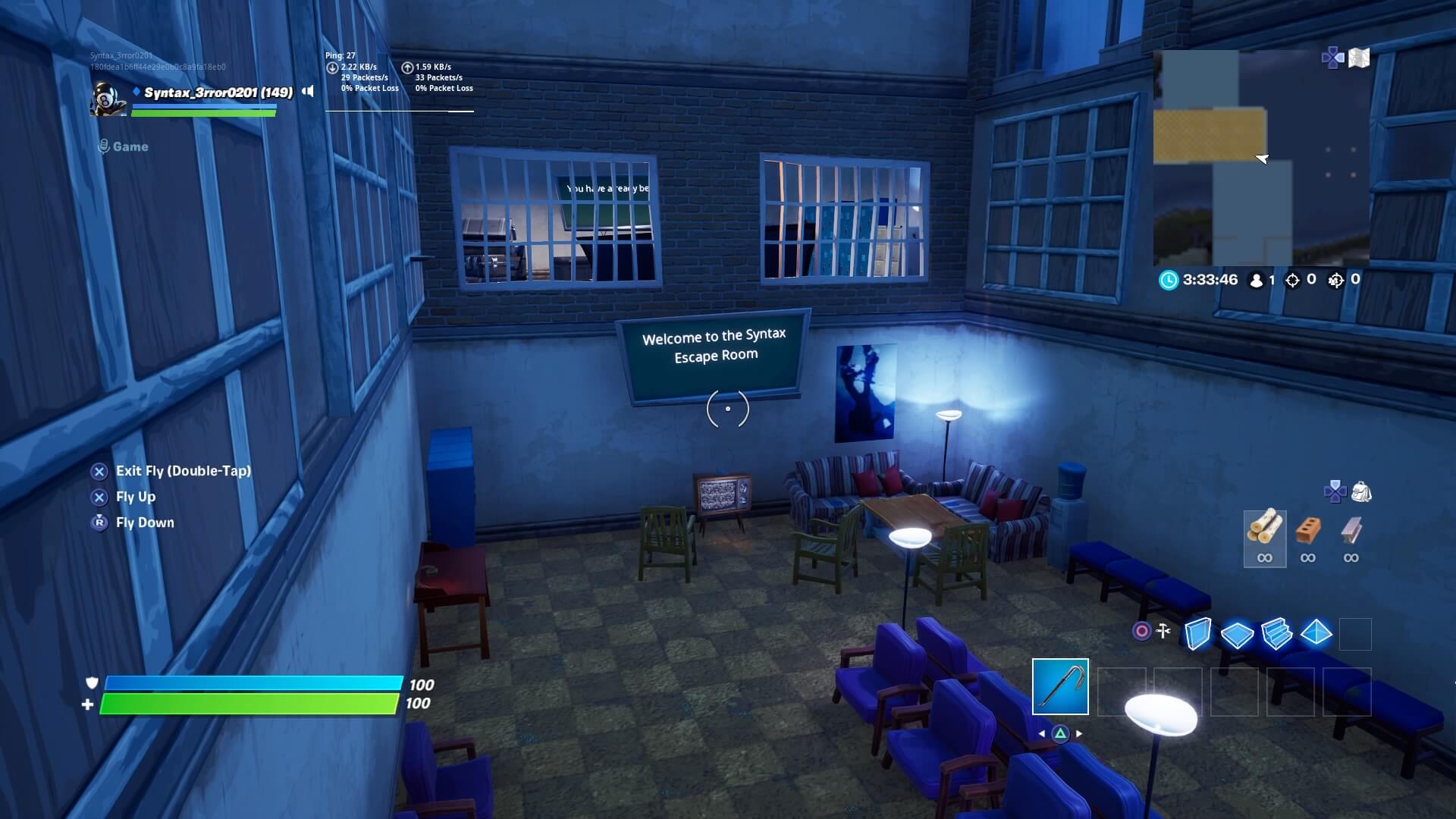This screenshot has width=1456, height=819.
Task: Expand the hotbar with the right arrow
Action: [1080, 733]
